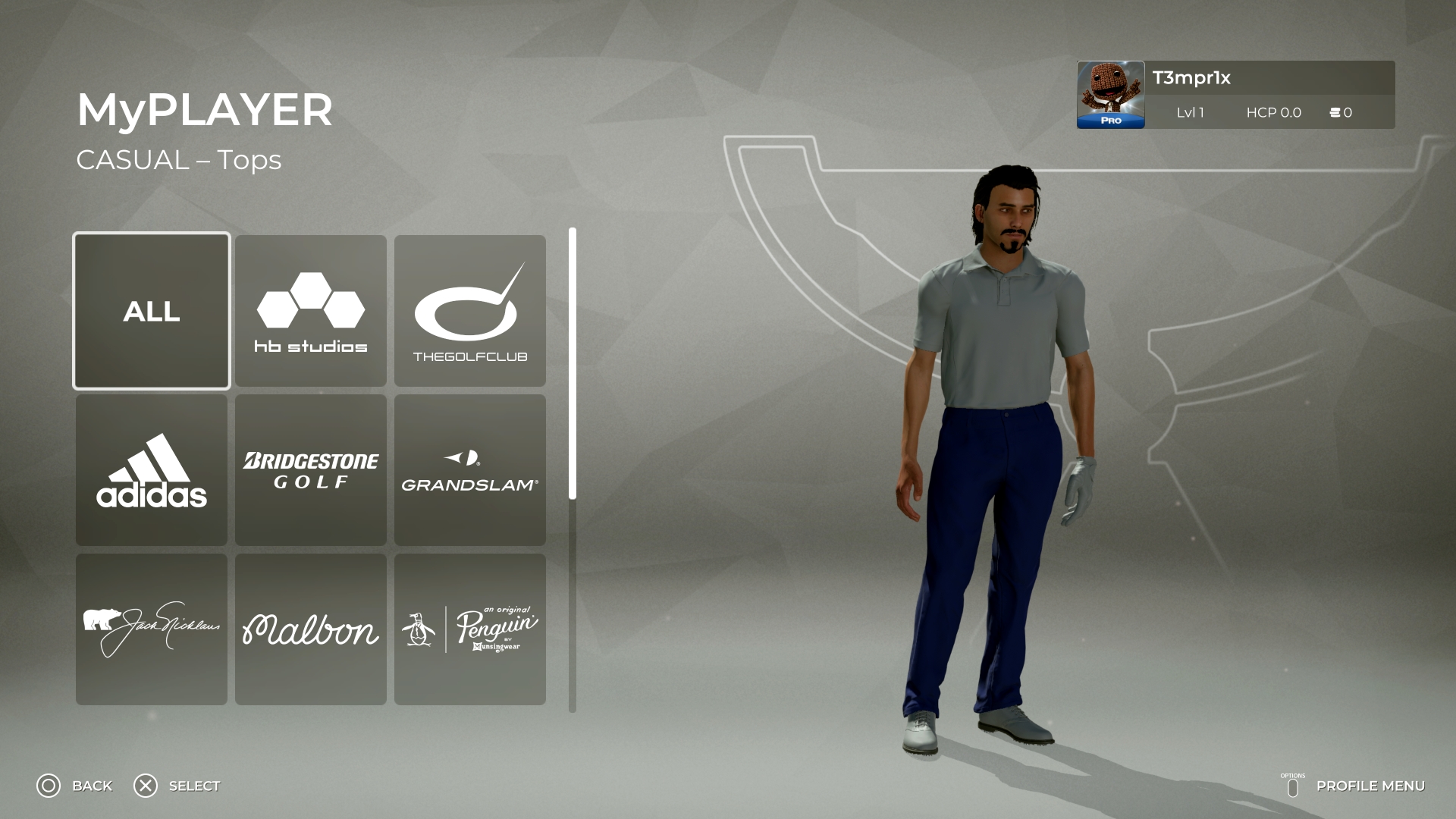This screenshot has width=1456, height=819.
Task: Click the Back circle button
Action: click(x=48, y=786)
